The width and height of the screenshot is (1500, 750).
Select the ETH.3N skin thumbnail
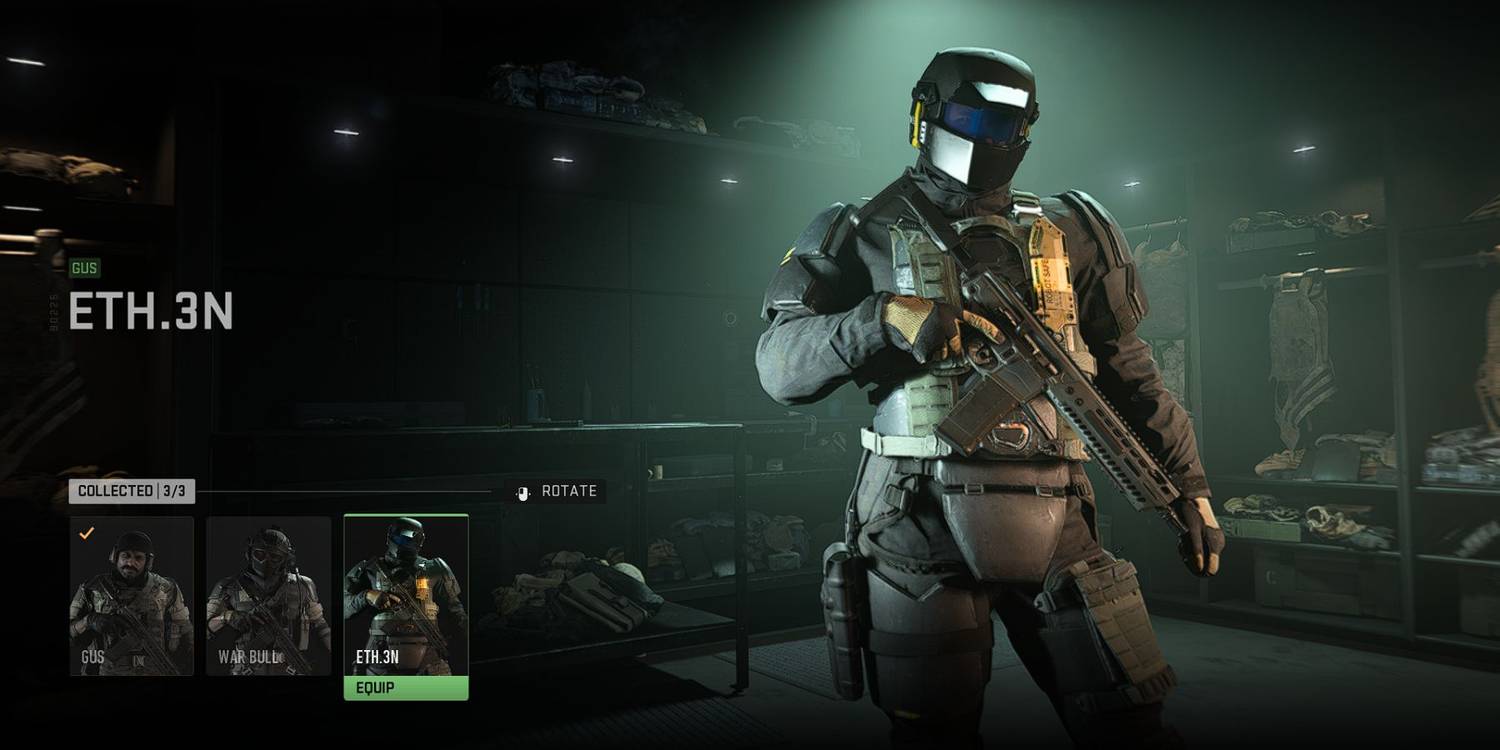pos(406,590)
